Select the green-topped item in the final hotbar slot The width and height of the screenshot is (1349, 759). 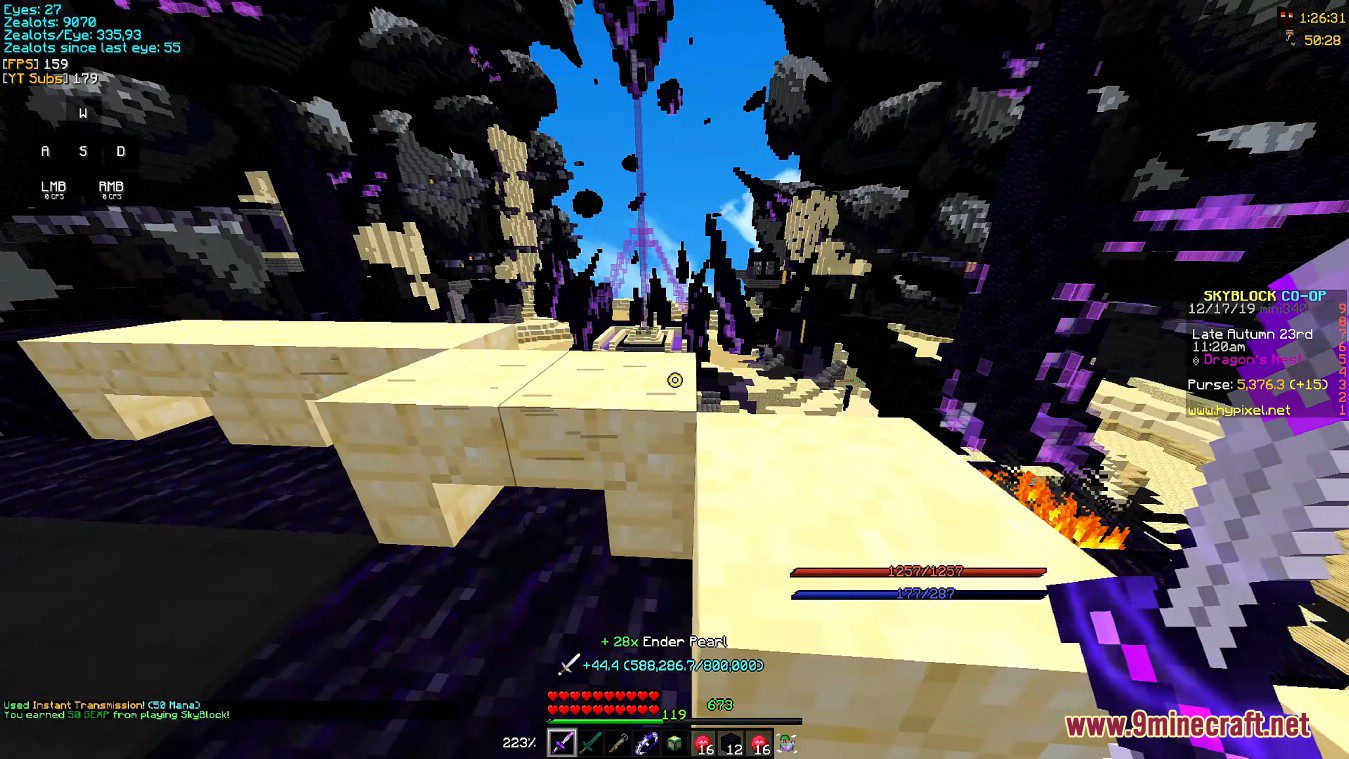[x=787, y=744]
